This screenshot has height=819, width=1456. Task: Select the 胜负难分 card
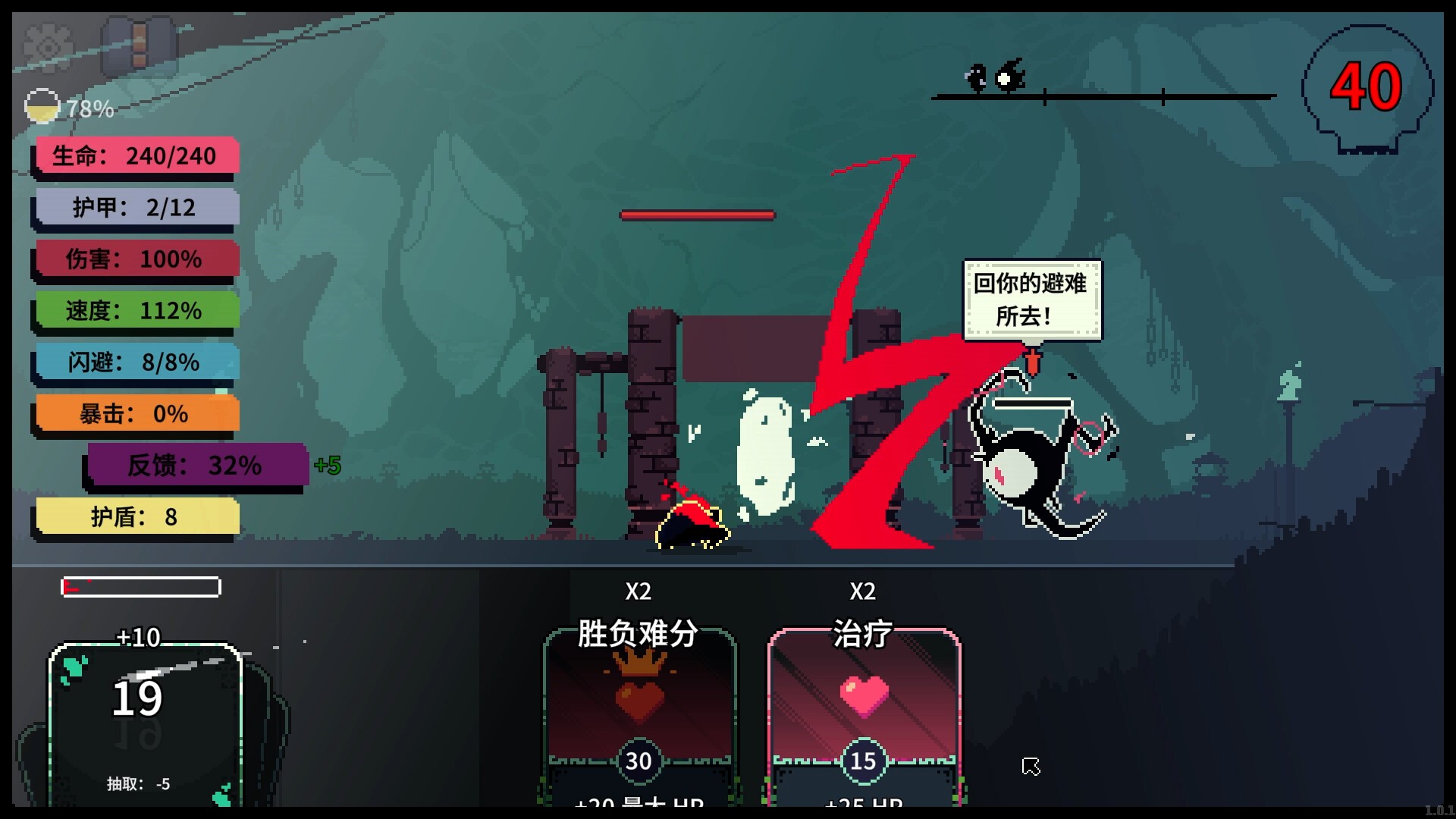639,713
